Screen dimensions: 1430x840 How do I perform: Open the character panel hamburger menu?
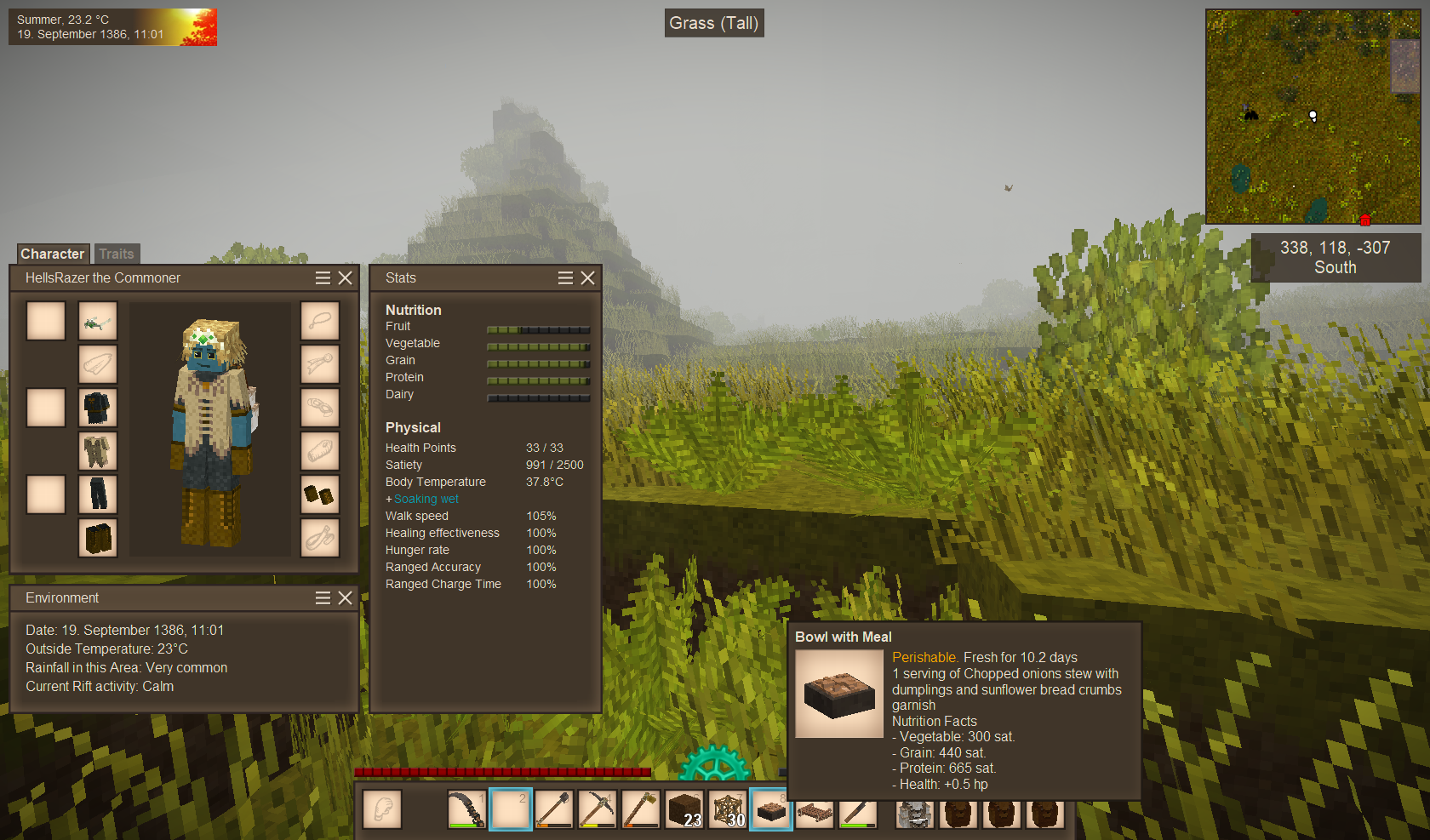point(323,278)
